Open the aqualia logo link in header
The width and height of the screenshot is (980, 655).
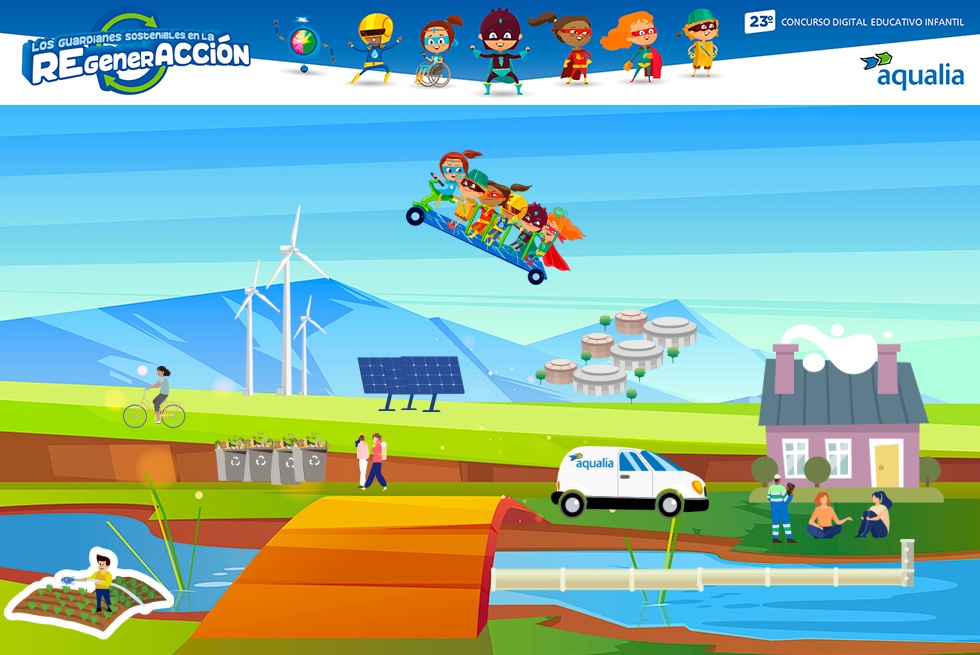pos(912,70)
